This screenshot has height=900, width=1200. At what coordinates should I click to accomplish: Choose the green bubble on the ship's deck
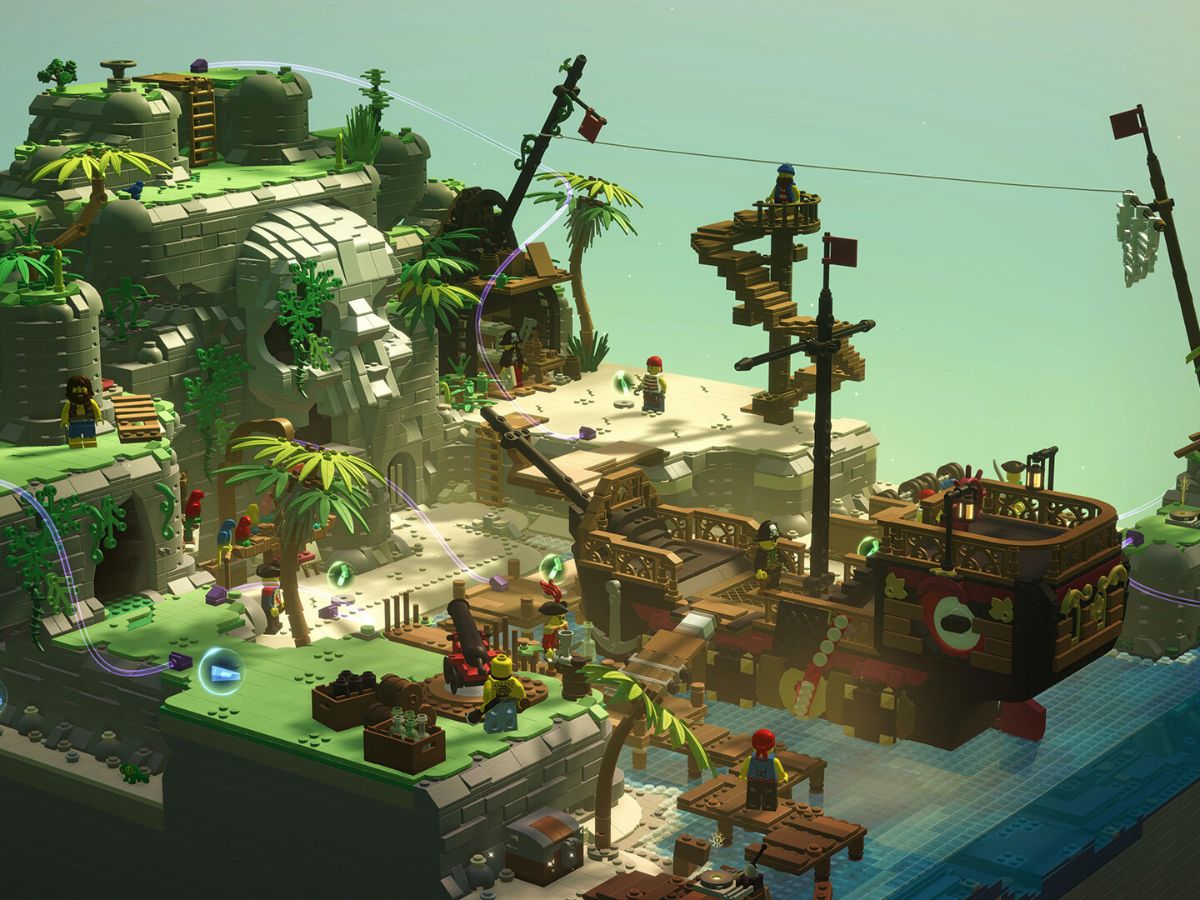coord(868,546)
